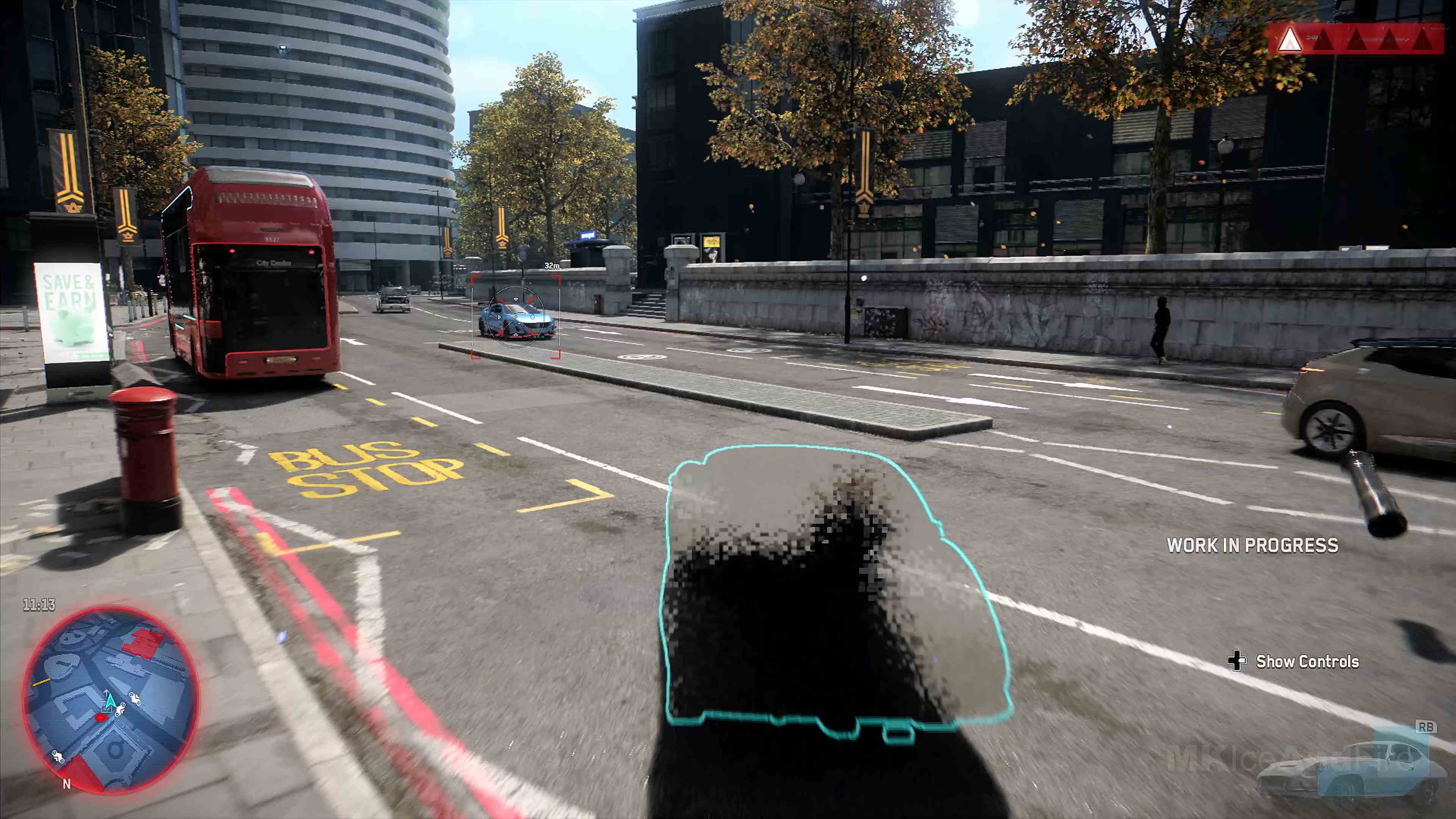
Task: Select the white alert triangle in the wanted meter
Action: click(1290, 41)
